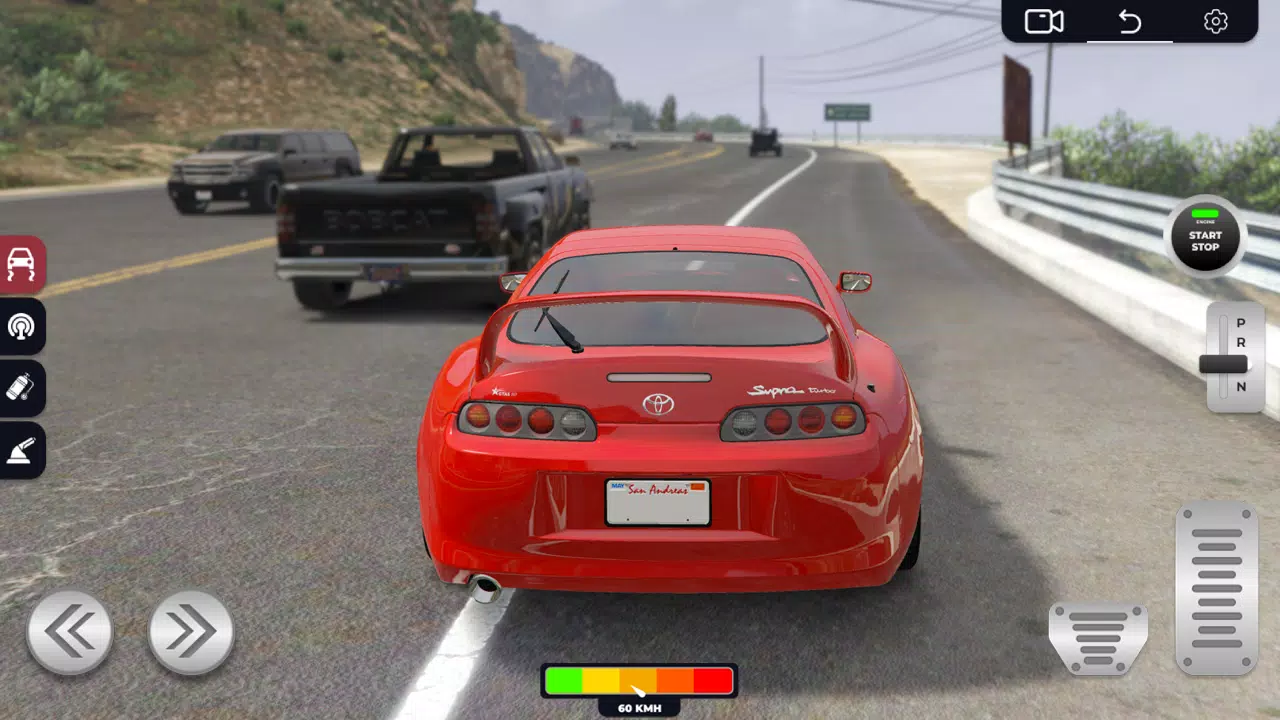Open the game settings gear
Viewport: 1280px width, 720px height.
point(1216,20)
